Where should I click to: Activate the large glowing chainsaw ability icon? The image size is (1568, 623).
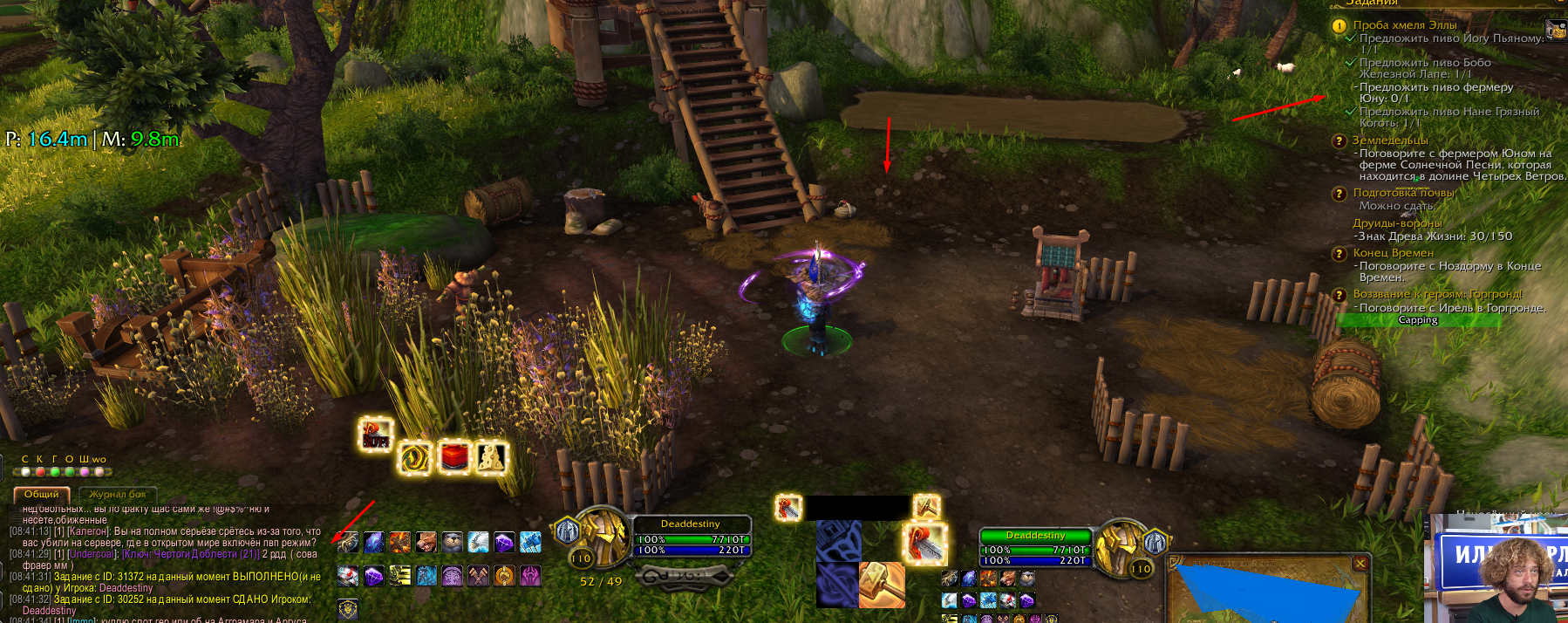click(924, 544)
